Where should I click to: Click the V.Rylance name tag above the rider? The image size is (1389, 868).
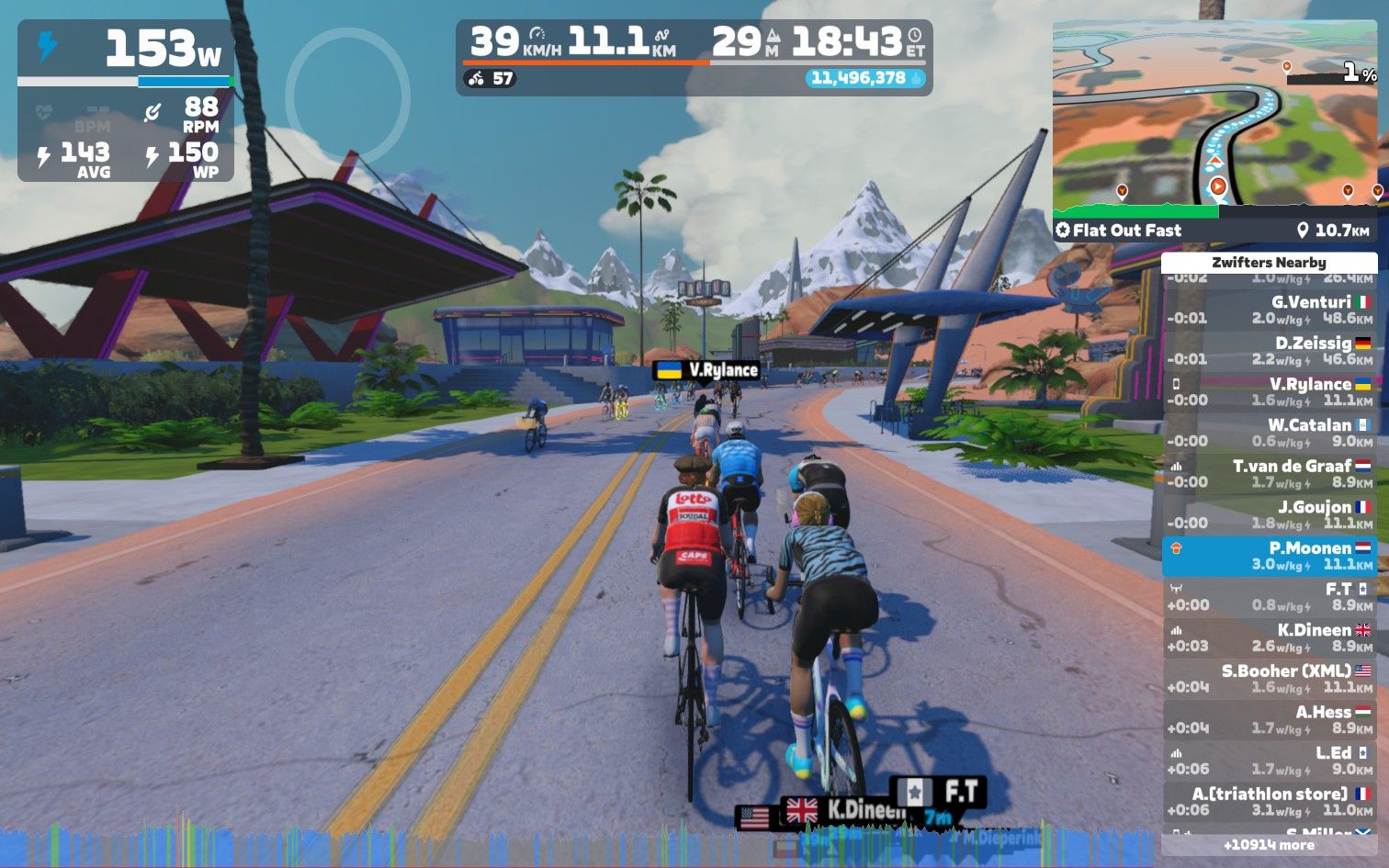706,370
